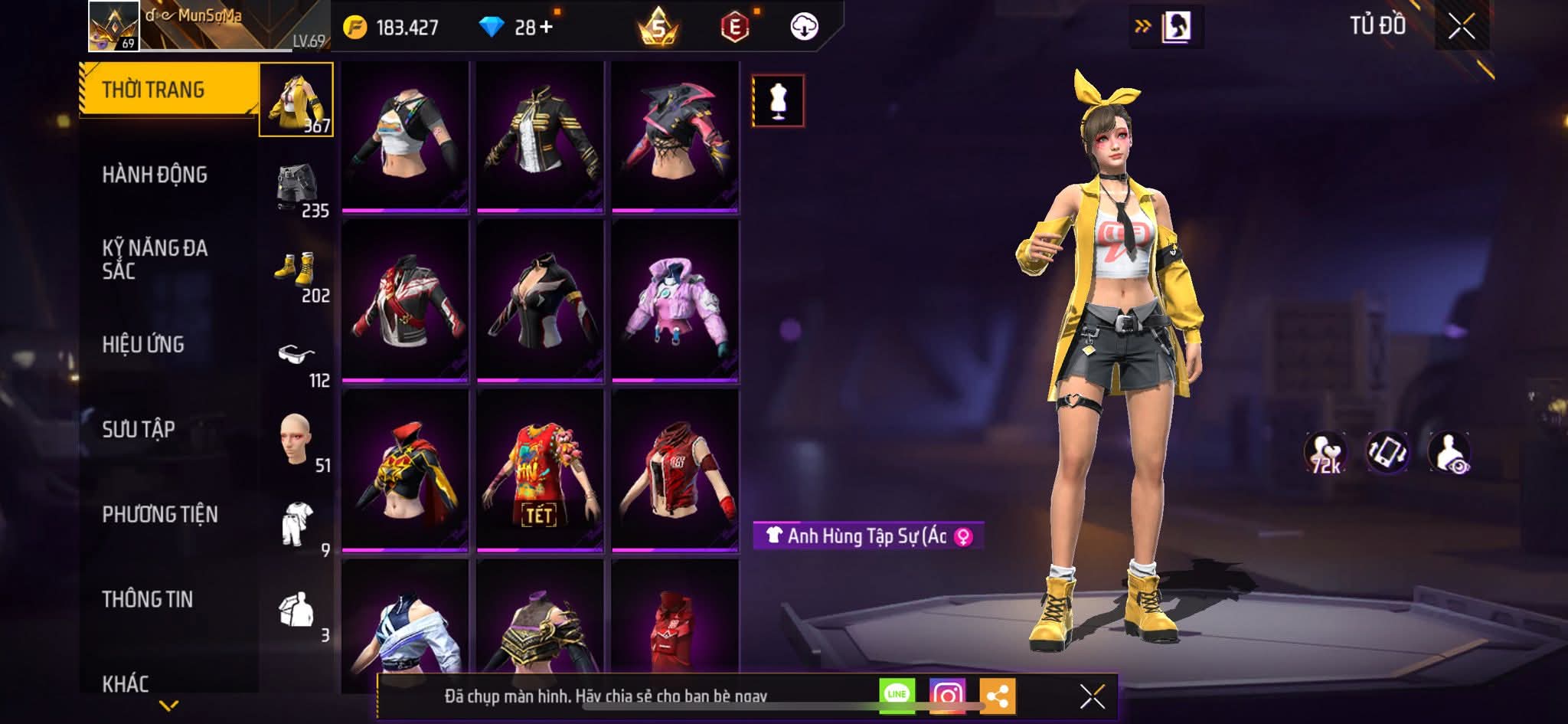The image size is (1568, 724).
Task: Add more diamonds with the plus button
Action: pyautogui.click(x=546, y=28)
